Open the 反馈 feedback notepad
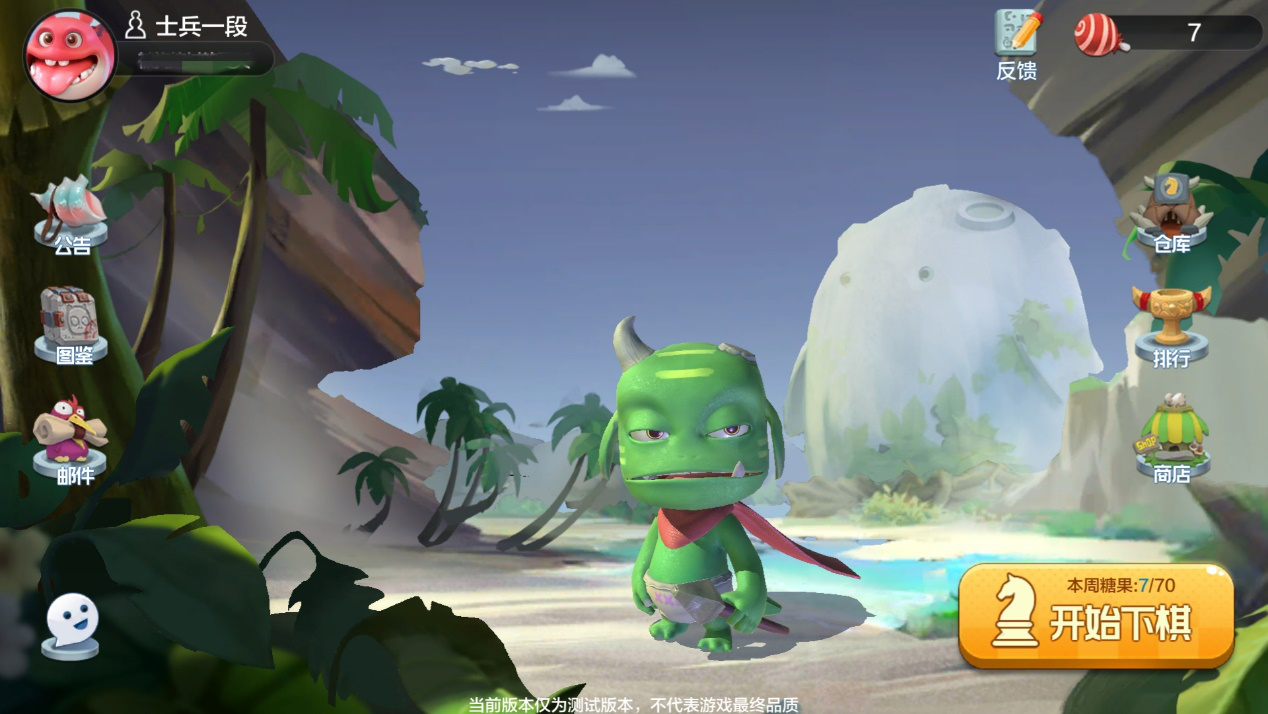Viewport: 1268px width, 714px height. click(1017, 42)
